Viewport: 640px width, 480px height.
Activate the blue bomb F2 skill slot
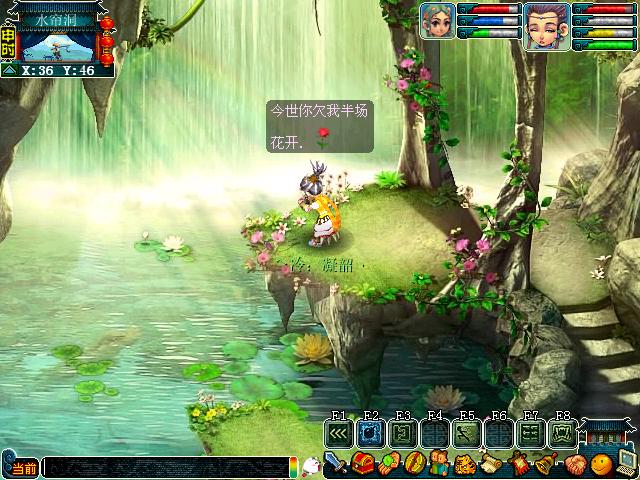click(x=371, y=434)
